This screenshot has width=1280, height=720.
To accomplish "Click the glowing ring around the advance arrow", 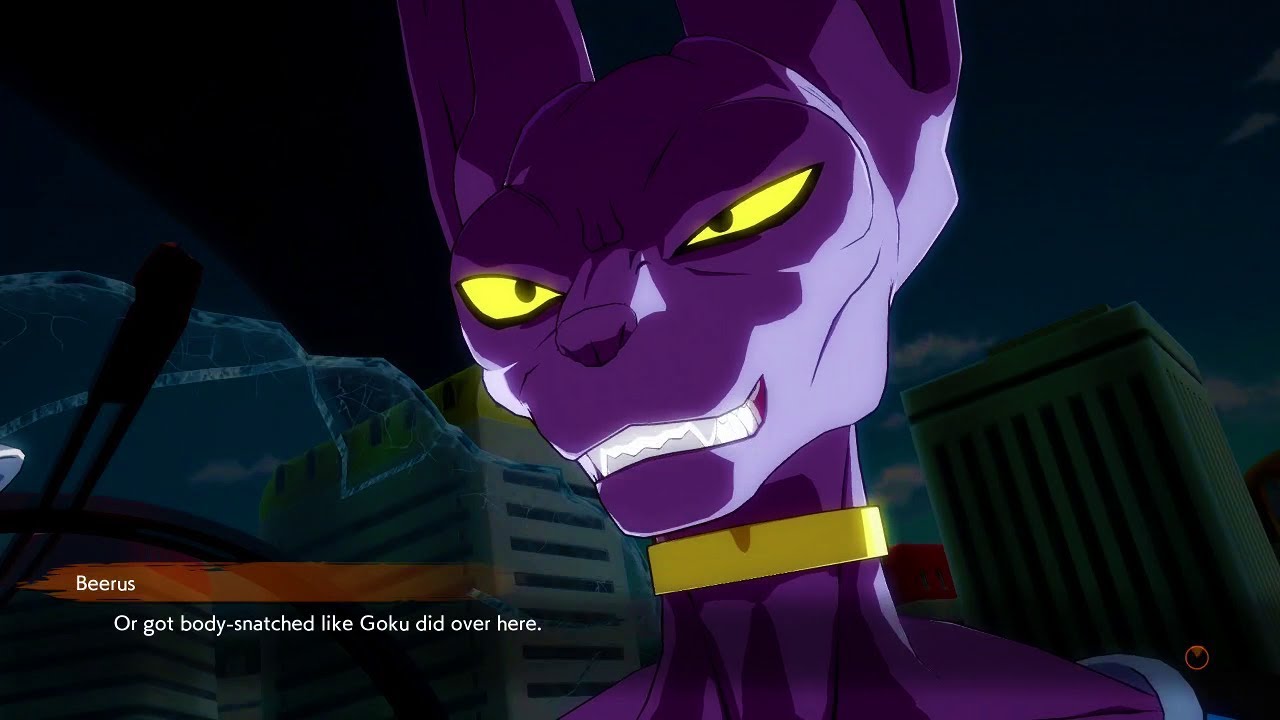I will point(1186,657).
